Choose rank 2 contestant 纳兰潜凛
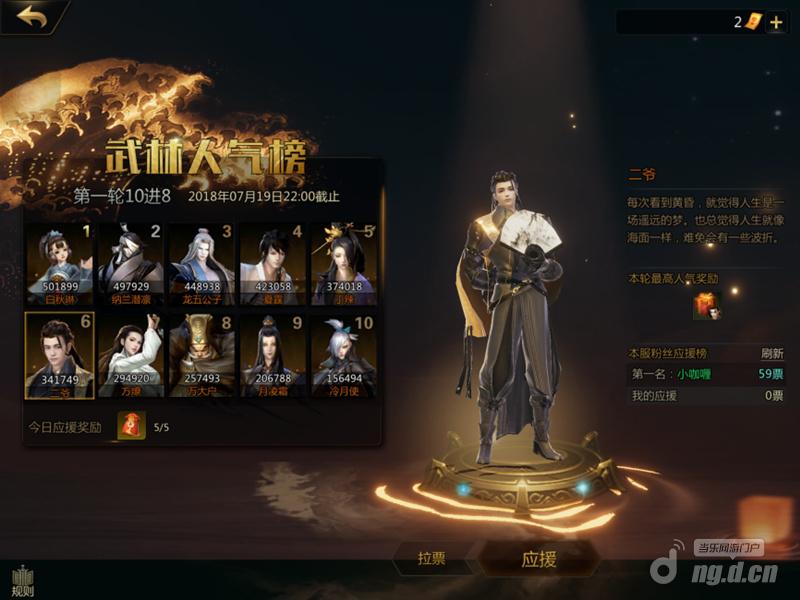 tap(130, 263)
